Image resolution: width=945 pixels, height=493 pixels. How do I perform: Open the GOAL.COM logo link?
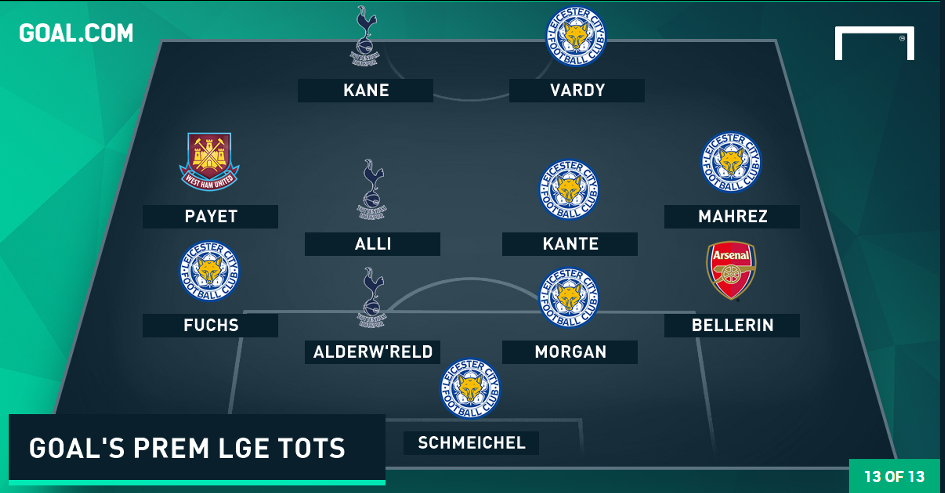coord(76,33)
